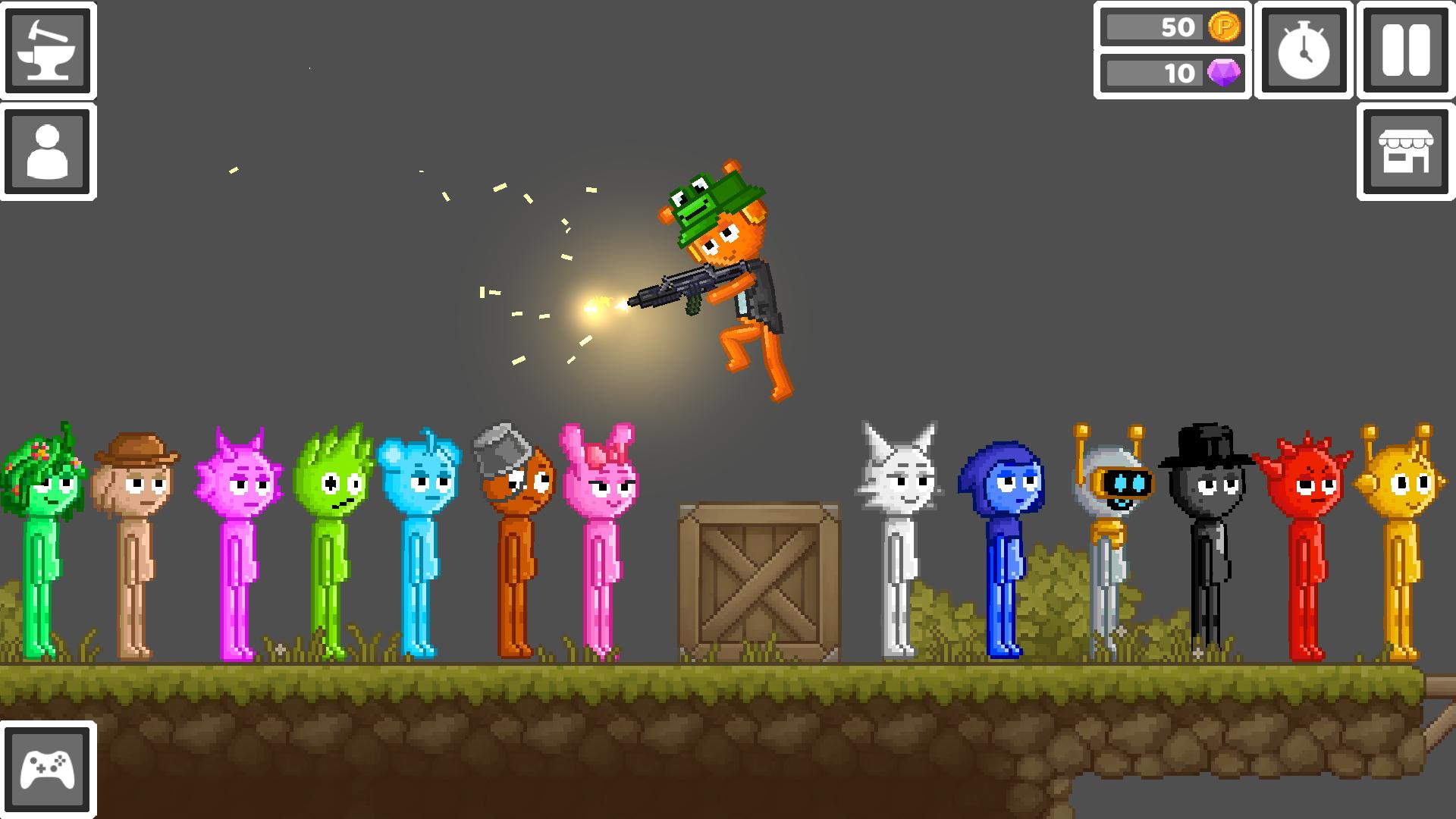The image size is (1456, 819).
Task: Open the anvil crafting menu
Action: [x=48, y=49]
